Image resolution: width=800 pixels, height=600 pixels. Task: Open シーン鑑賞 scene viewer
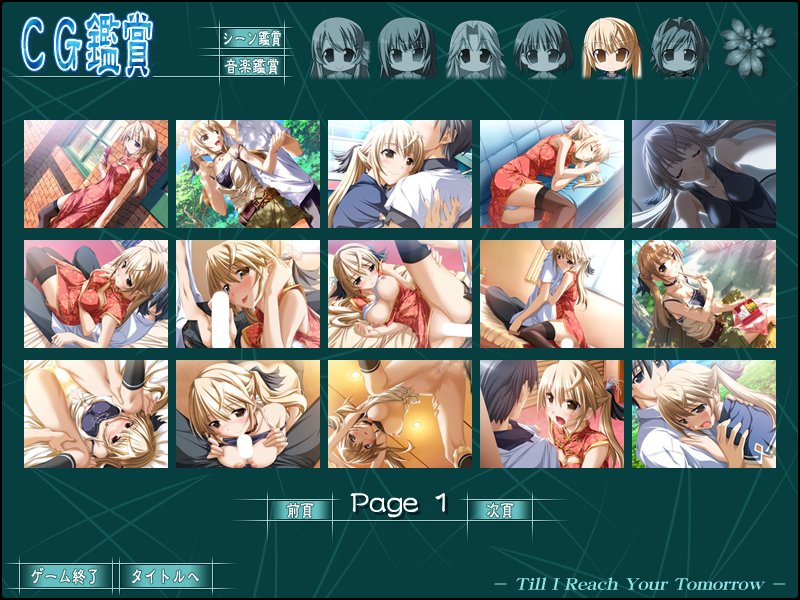click(x=251, y=39)
